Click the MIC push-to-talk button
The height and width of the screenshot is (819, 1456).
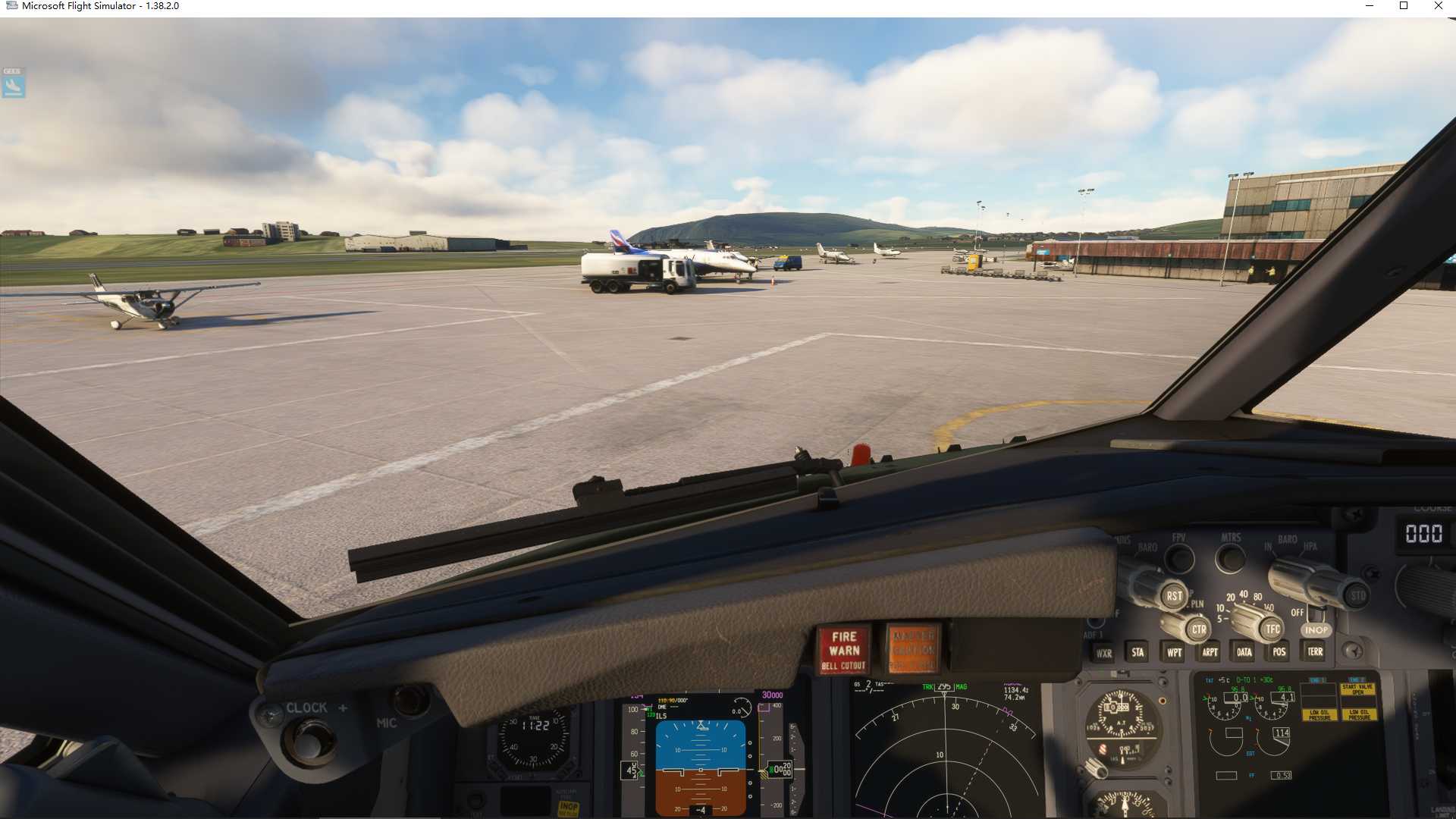click(410, 700)
